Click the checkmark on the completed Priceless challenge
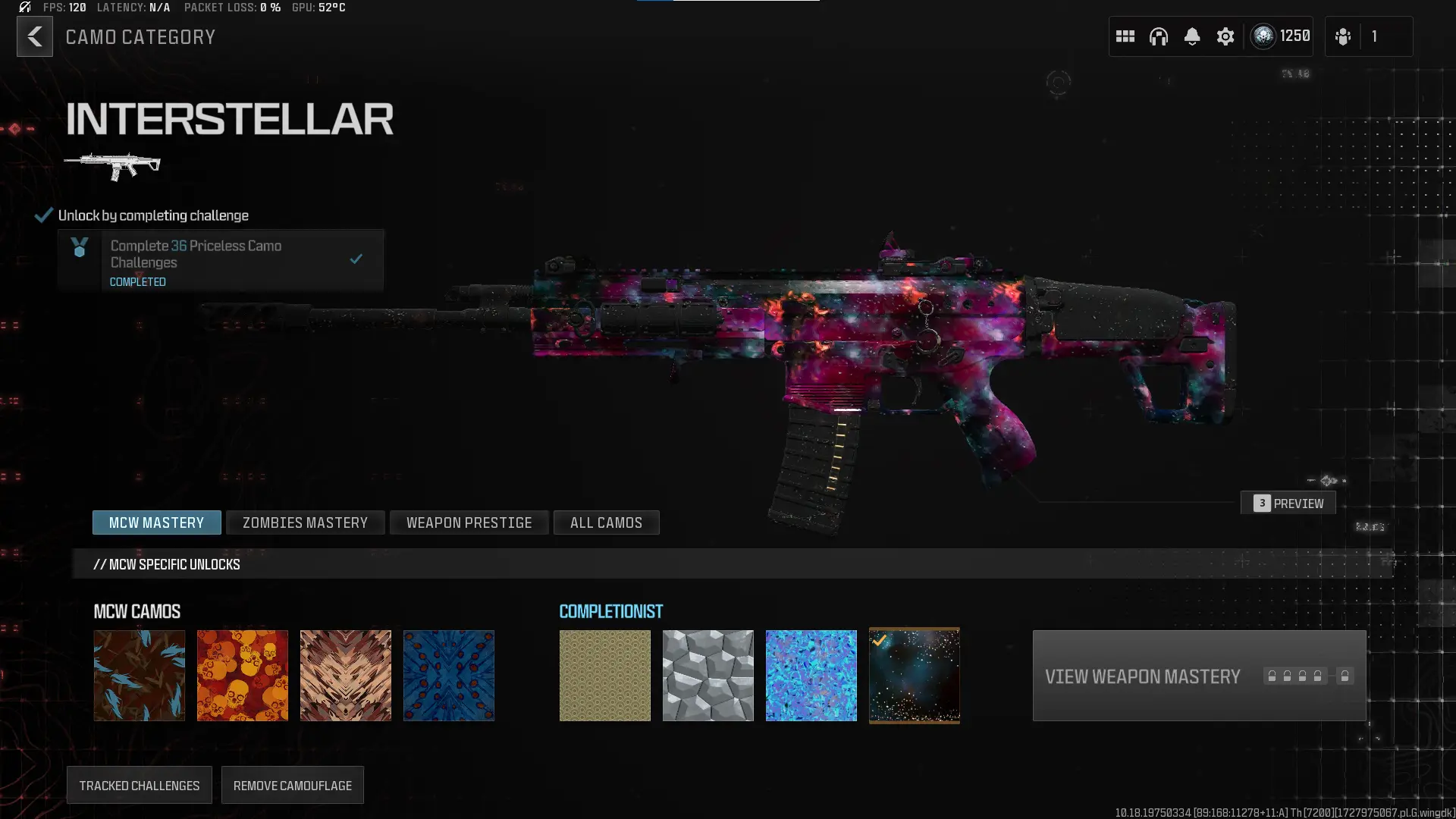Viewport: 1456px width, 819px height. (356, 259)
